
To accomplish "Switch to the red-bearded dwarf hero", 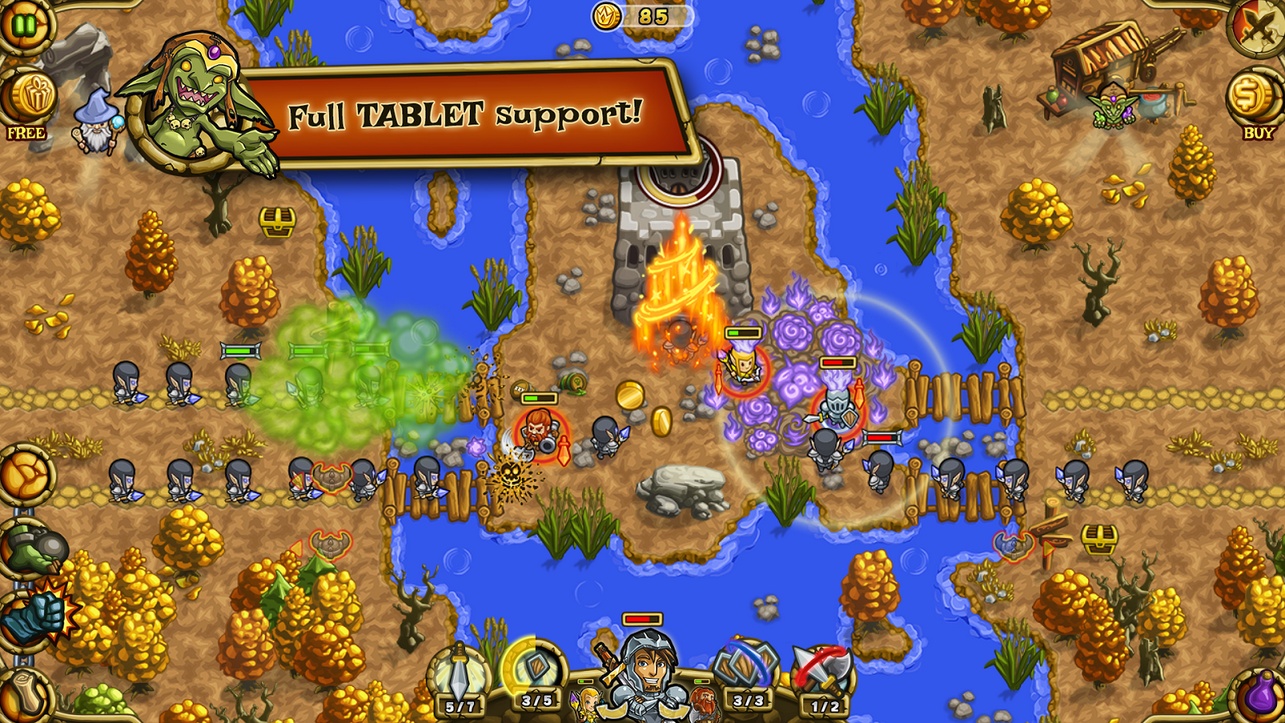I will (x=703, y=699).
